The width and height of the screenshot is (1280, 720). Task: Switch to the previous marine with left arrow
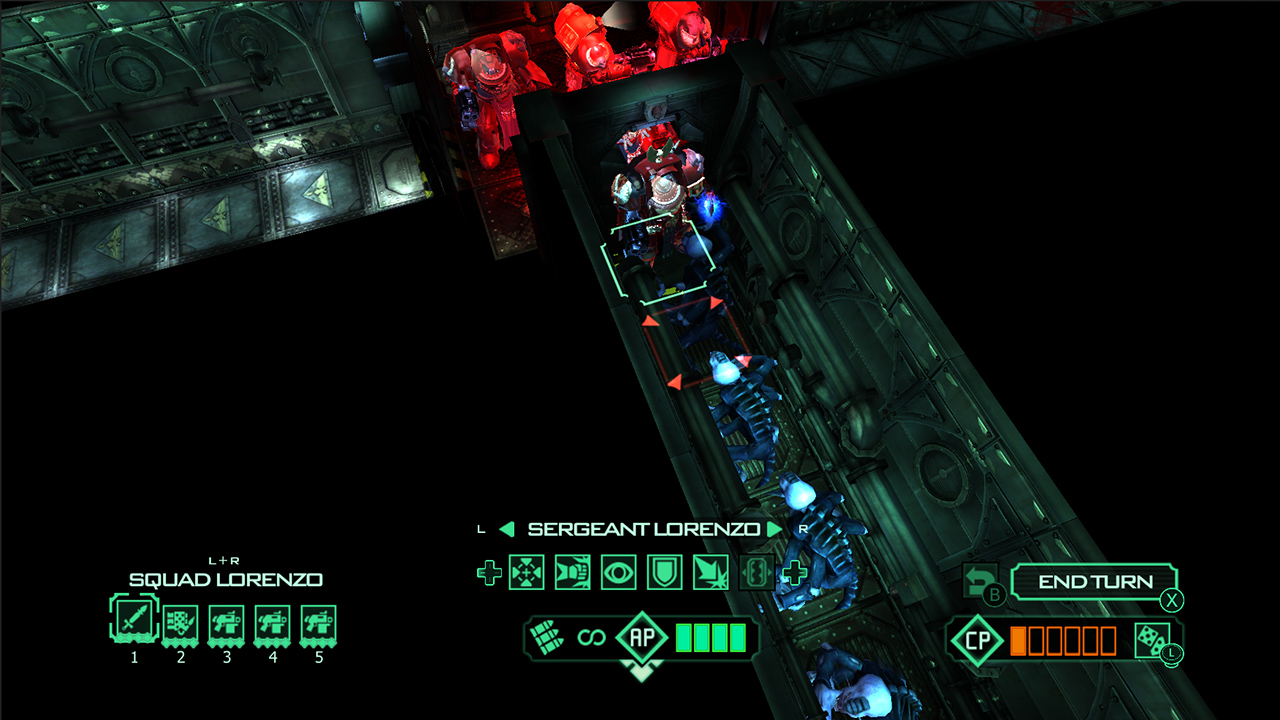point(507,529)
